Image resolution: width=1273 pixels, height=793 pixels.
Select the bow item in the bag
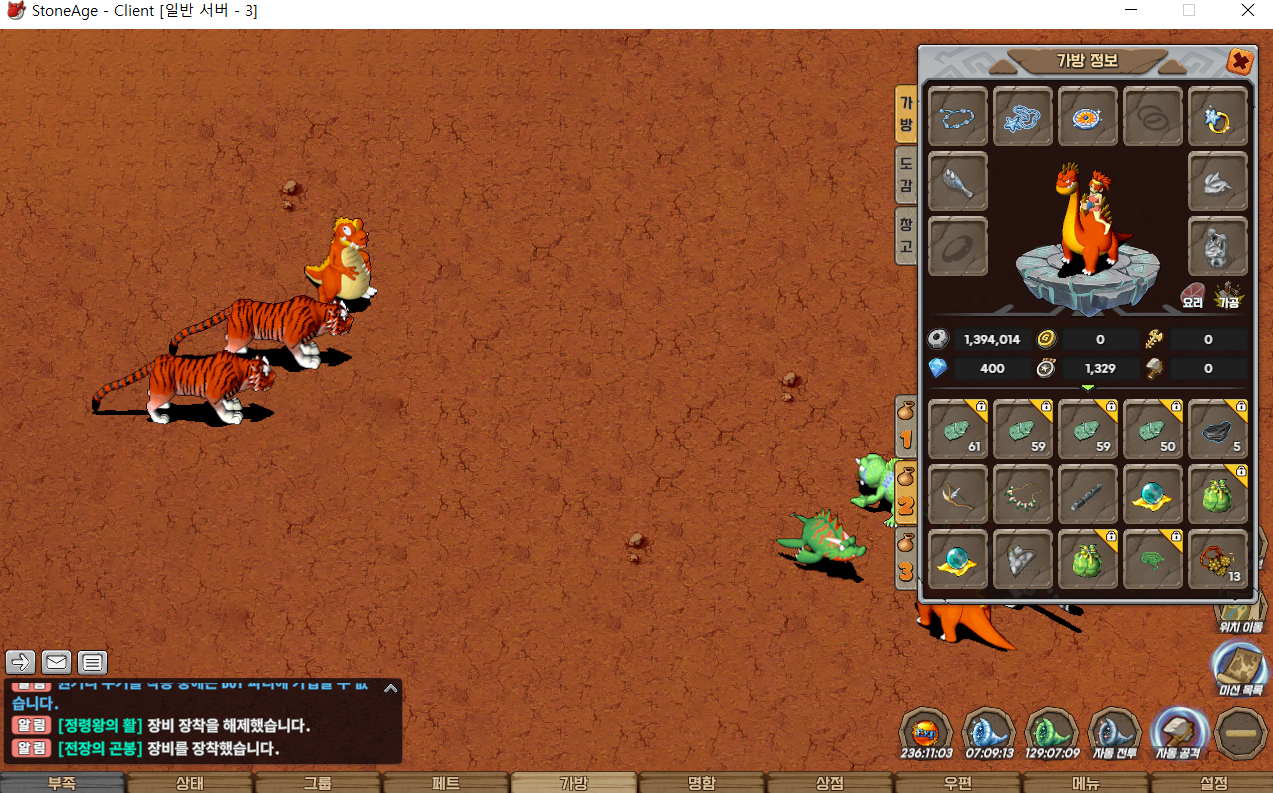coord(958,494)
